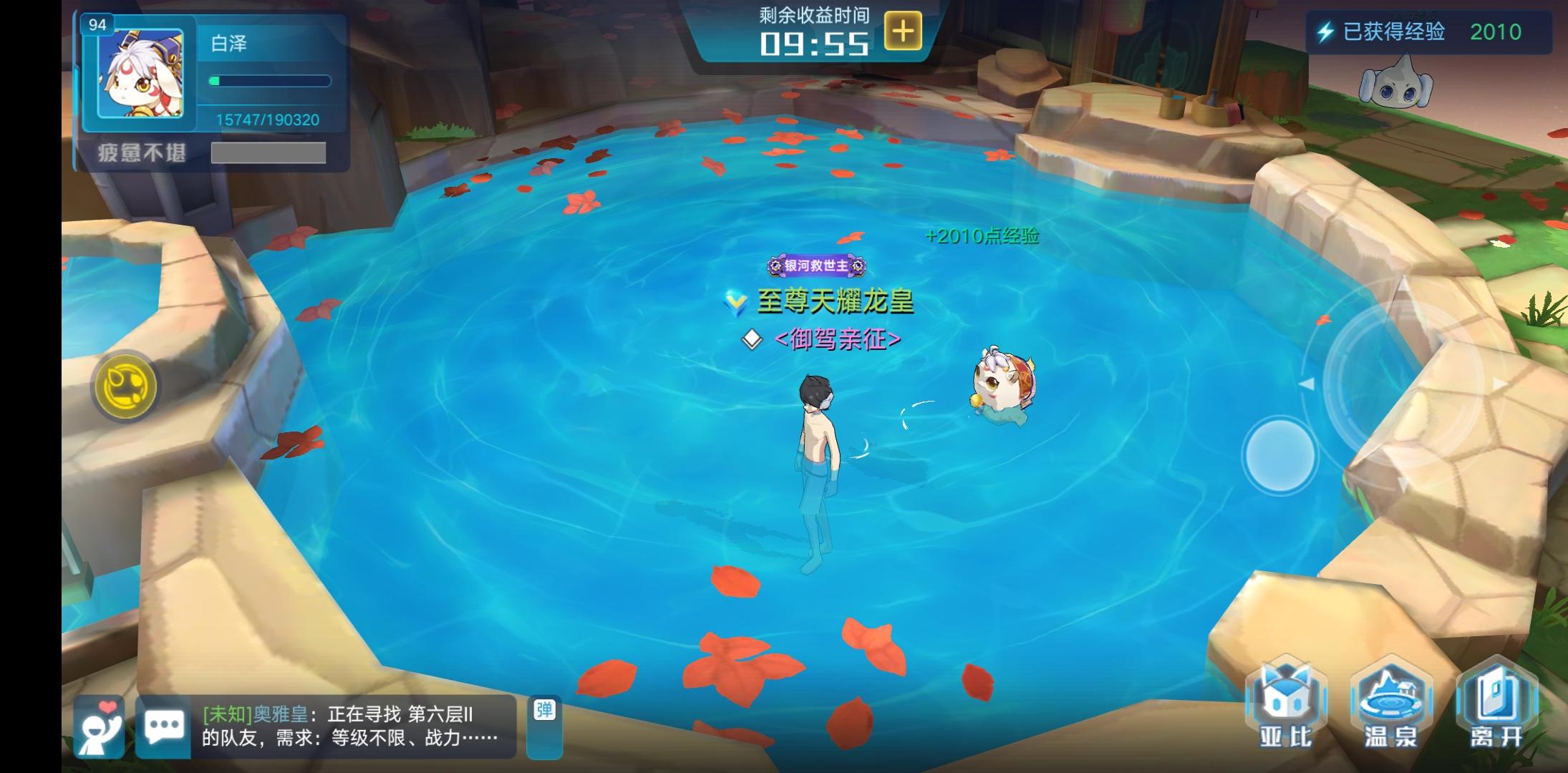The image size is (1568, 773).
Task: Click the experience progress bar under 白泽
Action: (270, 81)
